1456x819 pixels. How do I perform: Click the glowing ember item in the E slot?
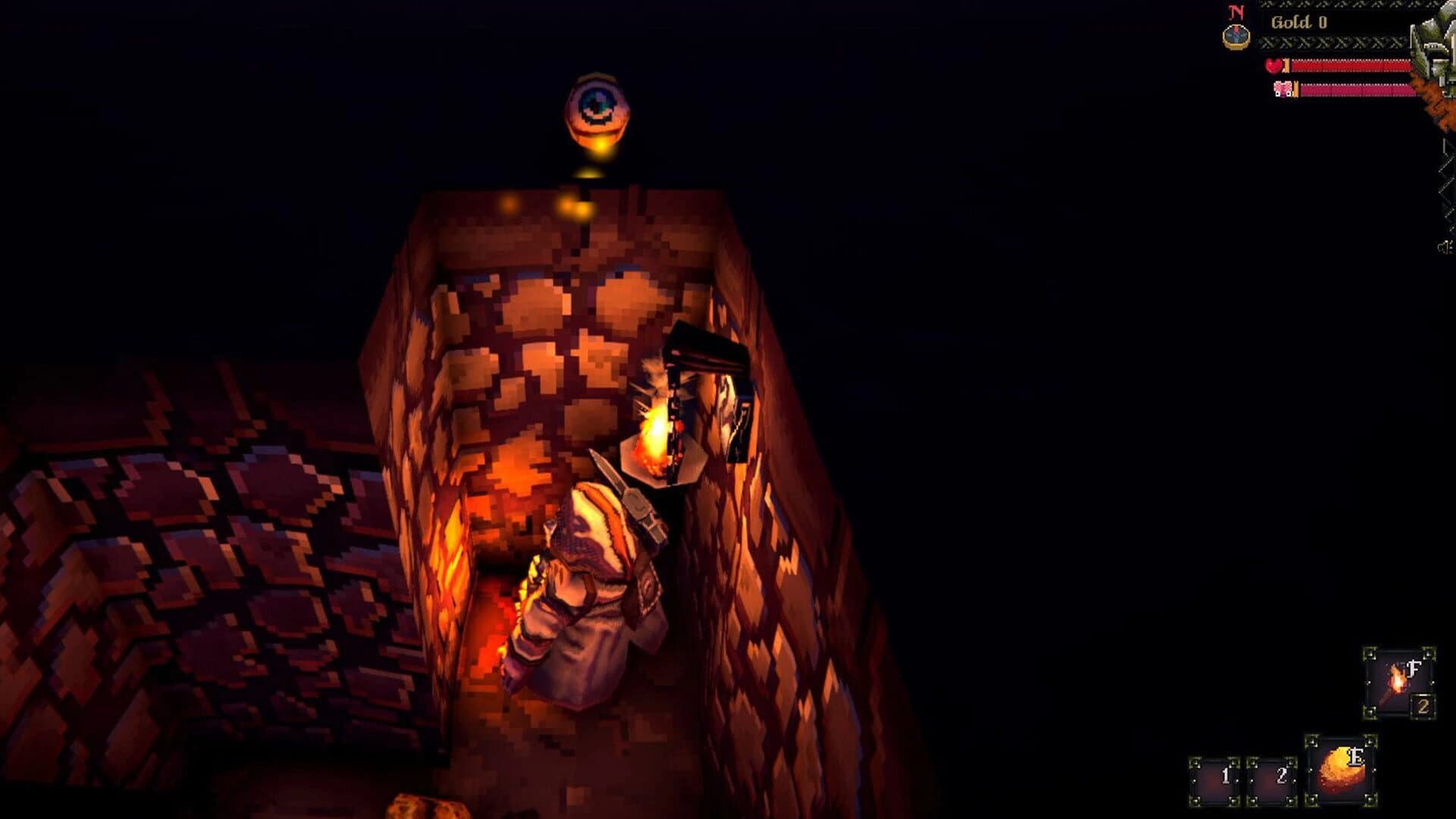point(1341,770)
